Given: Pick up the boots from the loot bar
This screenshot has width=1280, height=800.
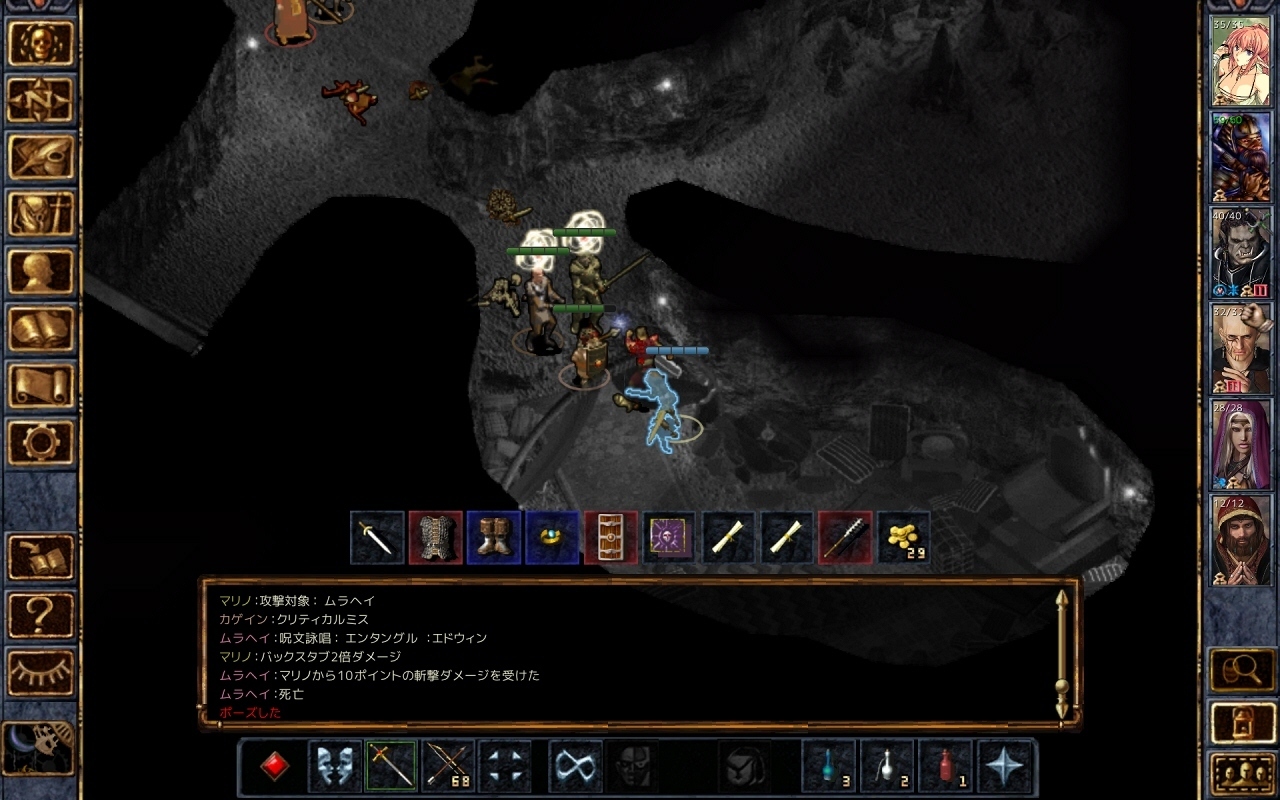Looking at the screenshot, I should point(494,538).
